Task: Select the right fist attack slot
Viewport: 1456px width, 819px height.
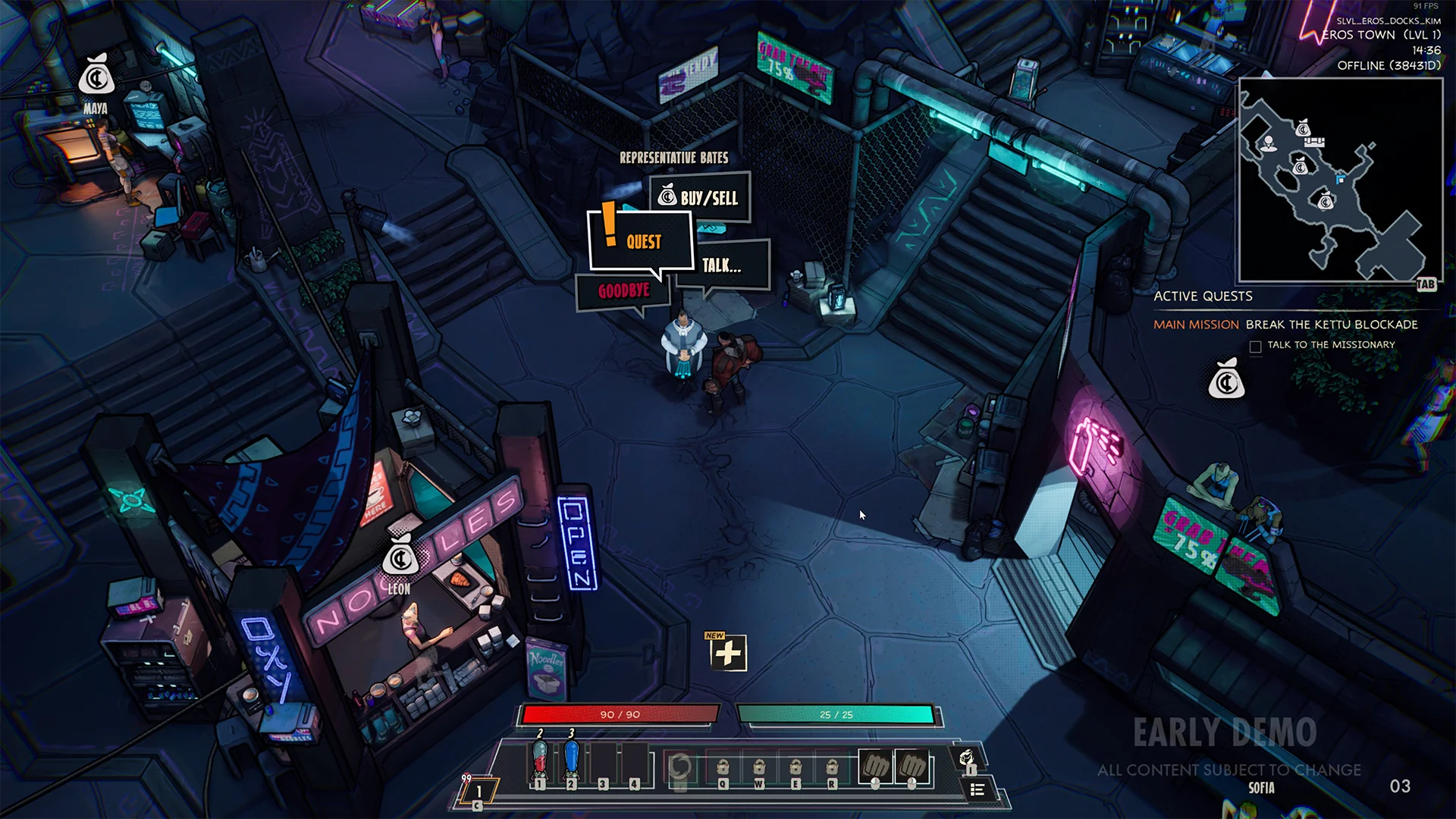Action: point(912,767)
